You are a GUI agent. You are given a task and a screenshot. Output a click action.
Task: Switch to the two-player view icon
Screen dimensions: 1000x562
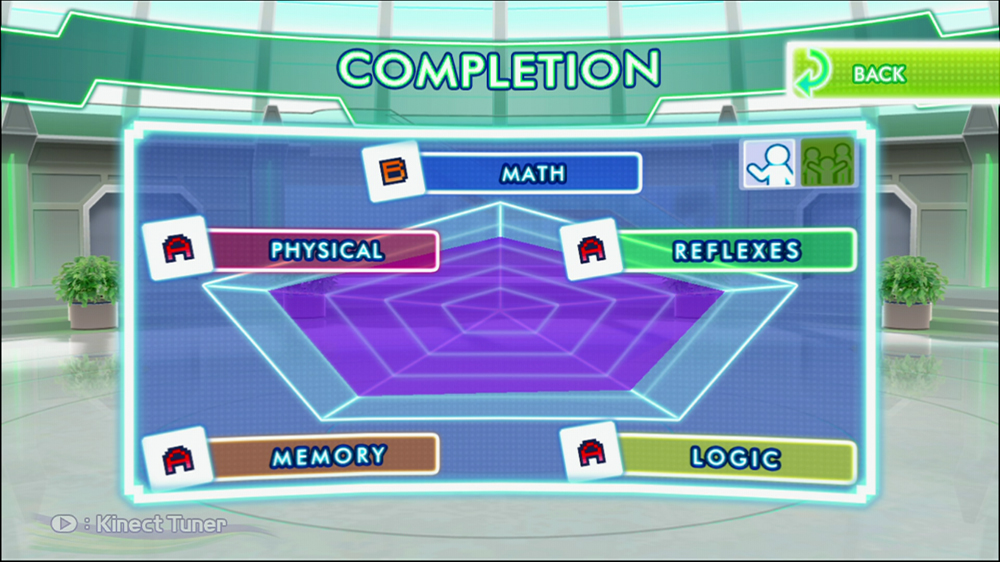(x=828, y=163)
